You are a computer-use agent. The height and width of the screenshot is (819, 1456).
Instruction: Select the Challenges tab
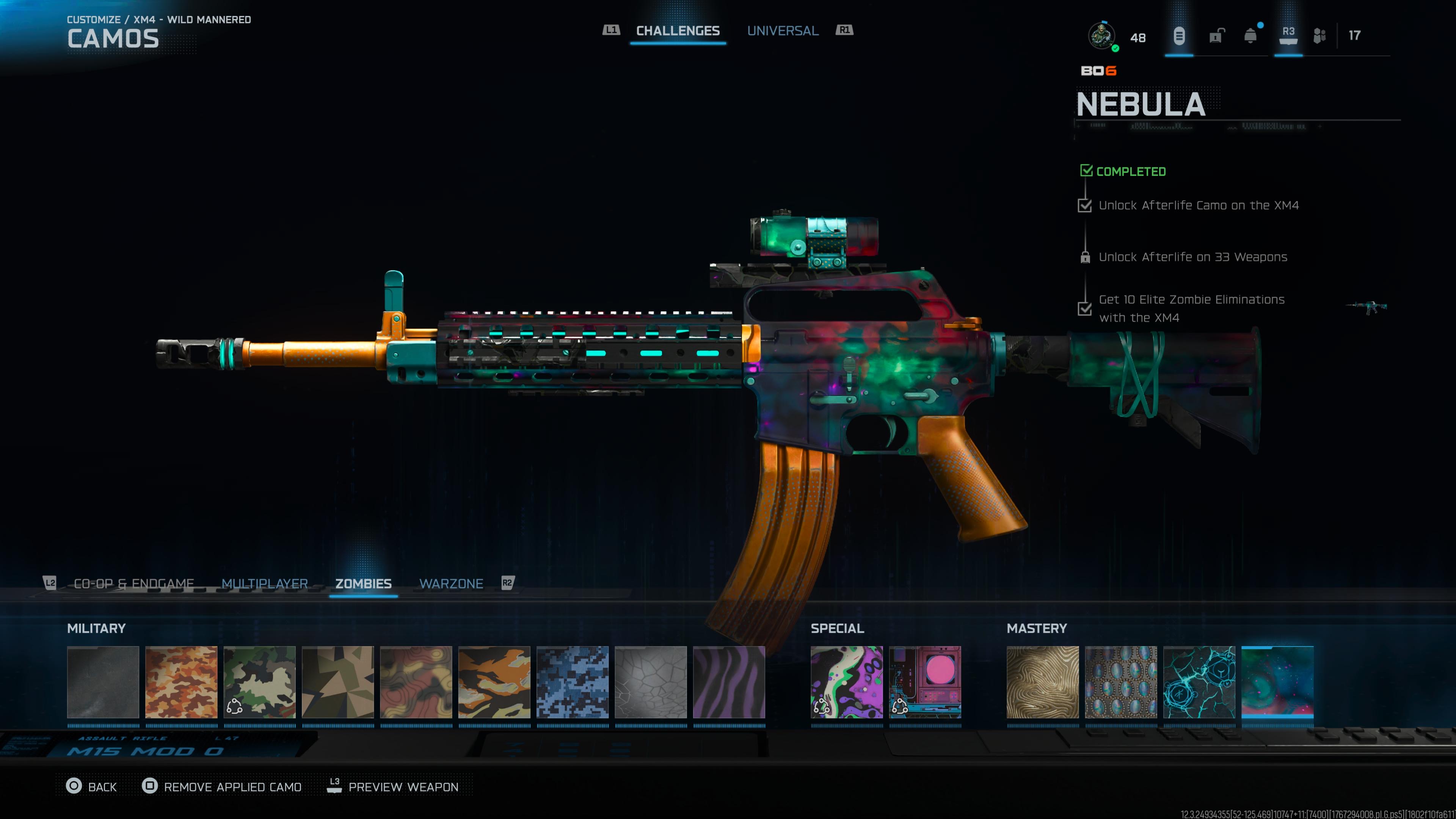[678, 31]
